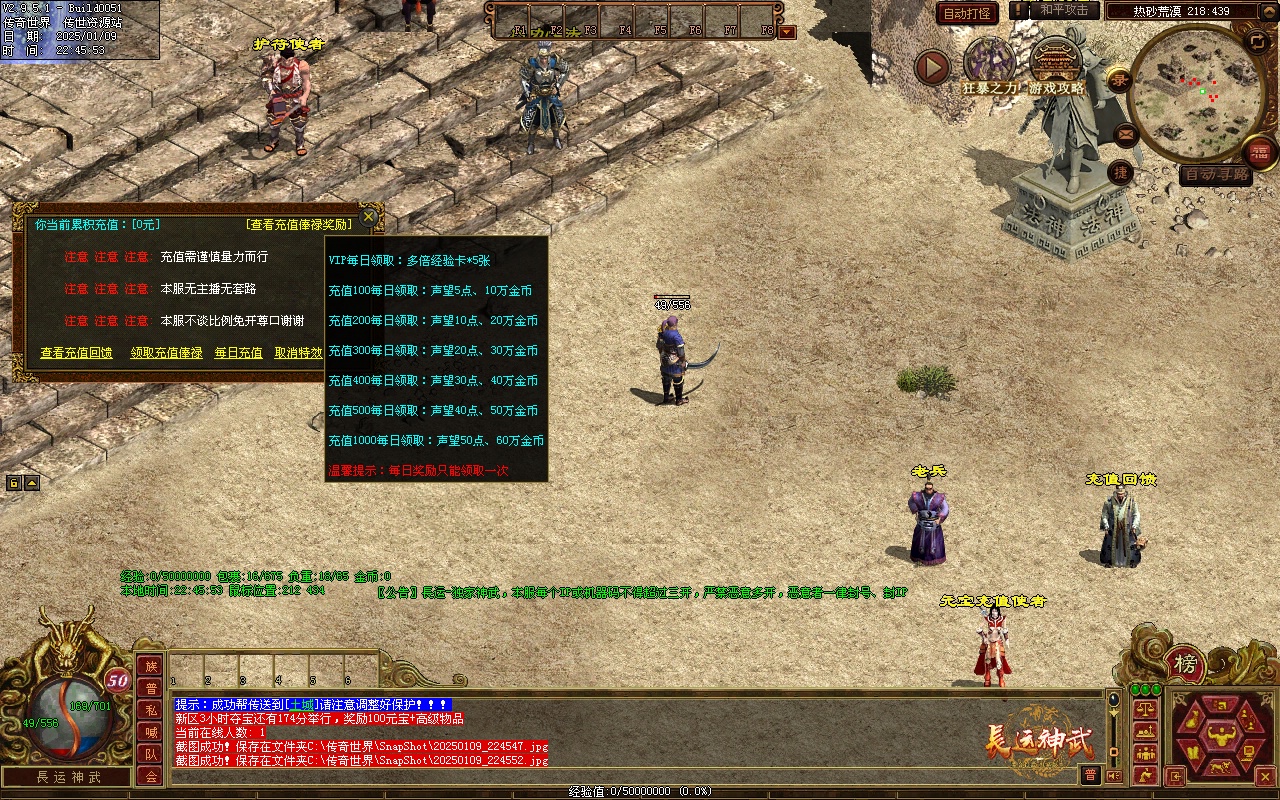Choose the 每日充值 link
The width and height of the screenshot is (1280, 800).
click(x=238, y=353)
